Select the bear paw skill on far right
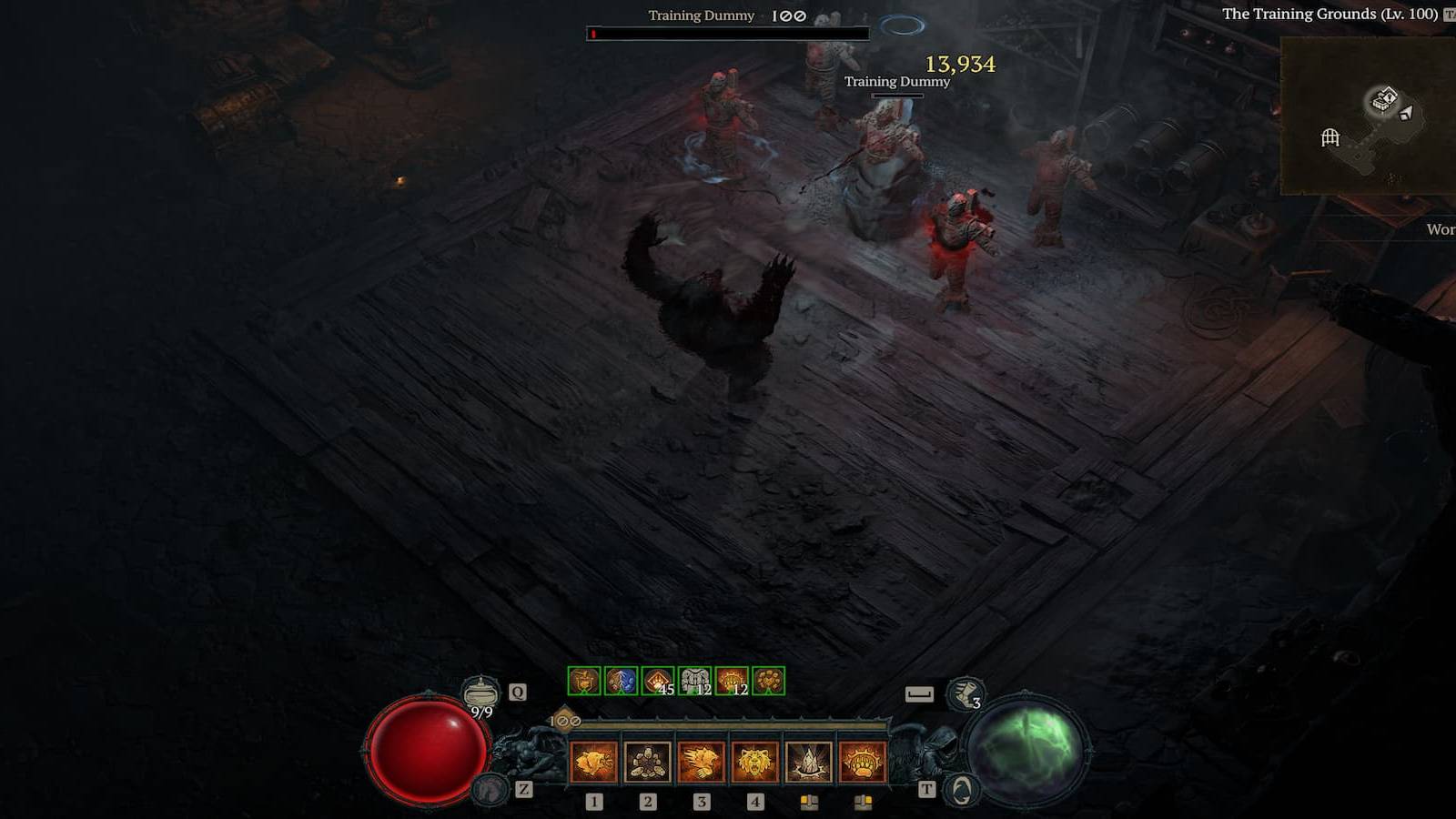Image resolution: width=1456 pixels, height=819 pixels. (x=864, y=761)
